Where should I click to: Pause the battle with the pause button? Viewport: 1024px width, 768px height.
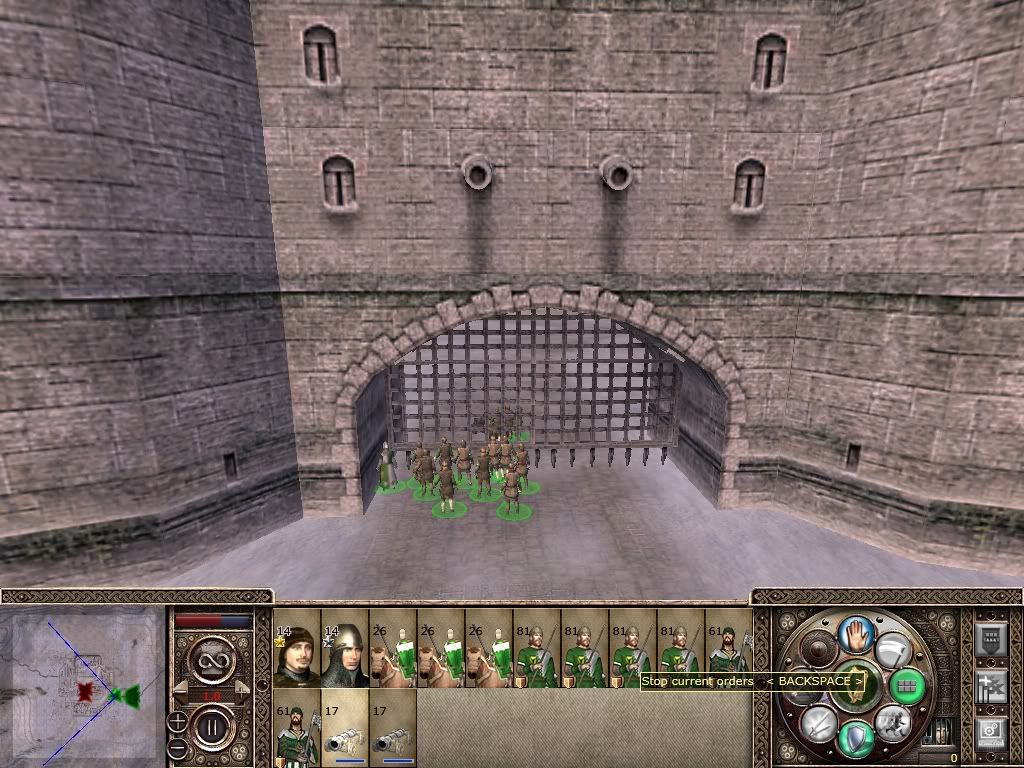tap(213, 729)
